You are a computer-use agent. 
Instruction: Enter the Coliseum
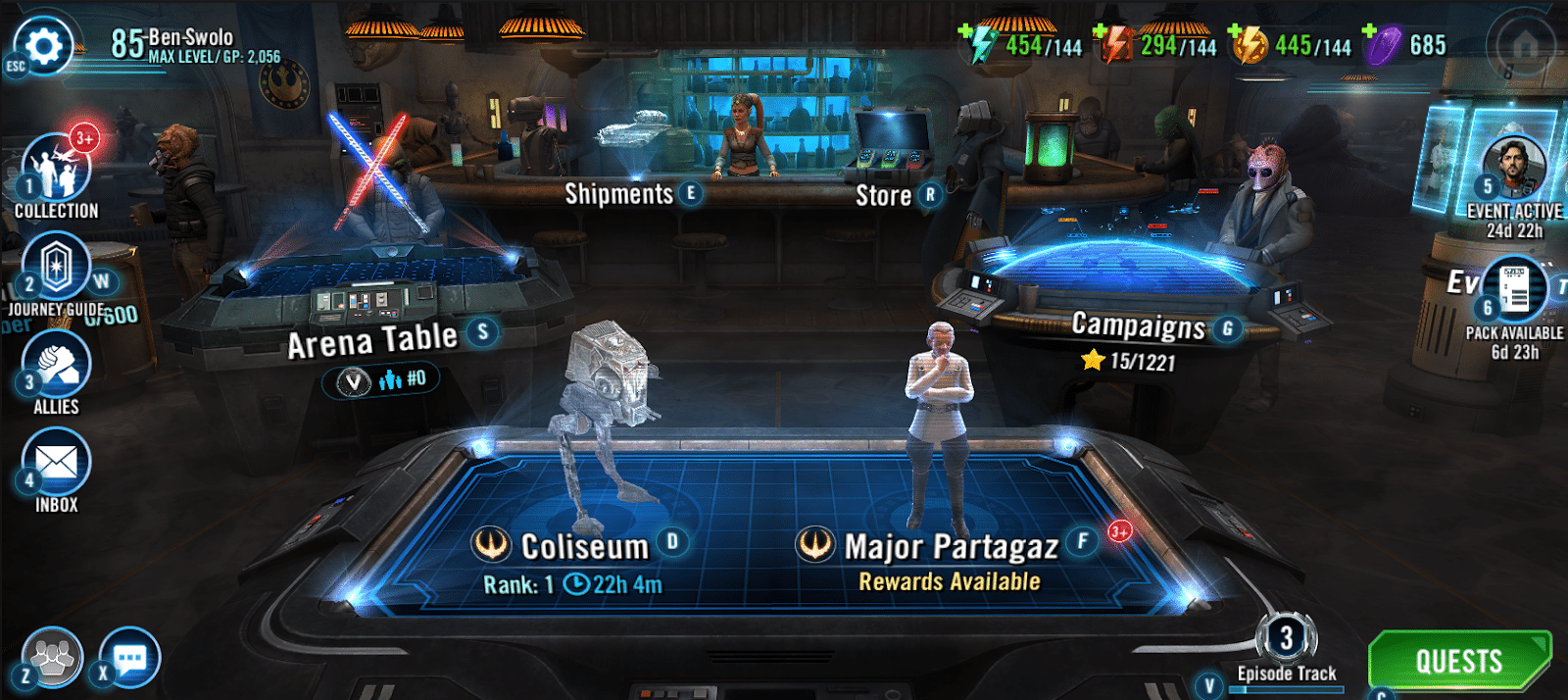(x=584, y=546)
